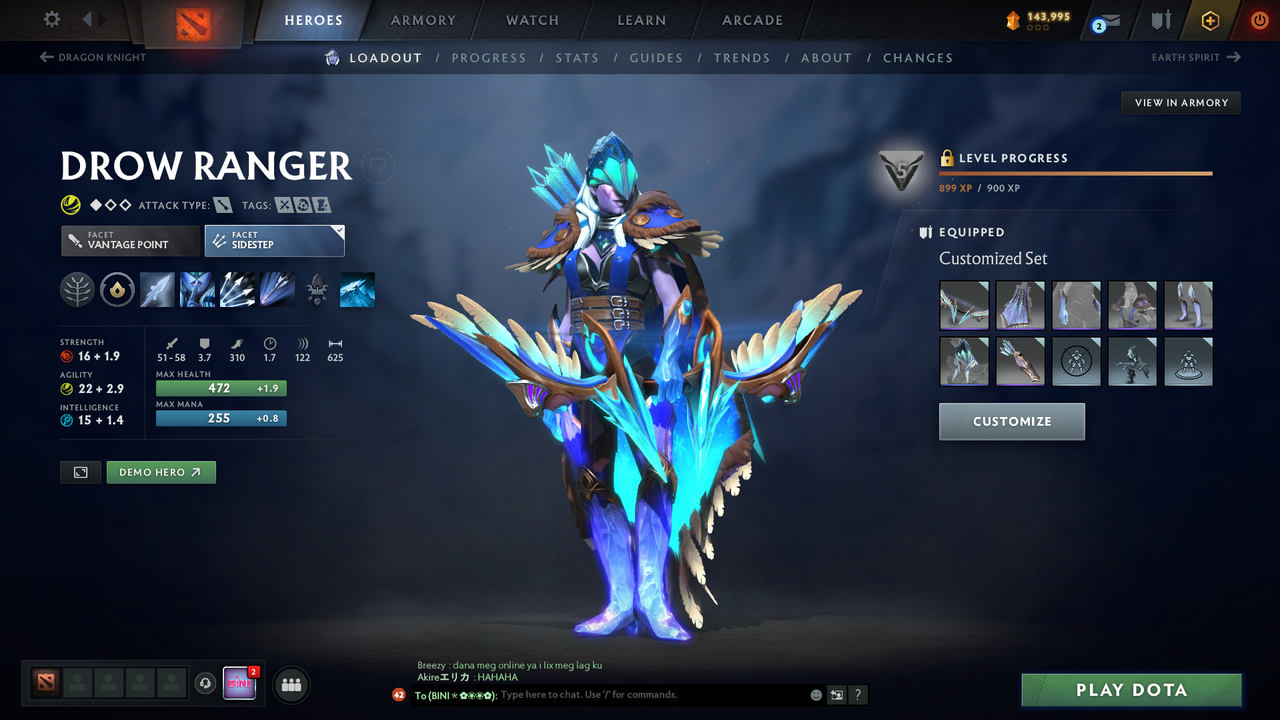The height and width of the screenshot is (720, 1280).
Task: Select the Frost Arrows ability icon
Action: (157, 289)
